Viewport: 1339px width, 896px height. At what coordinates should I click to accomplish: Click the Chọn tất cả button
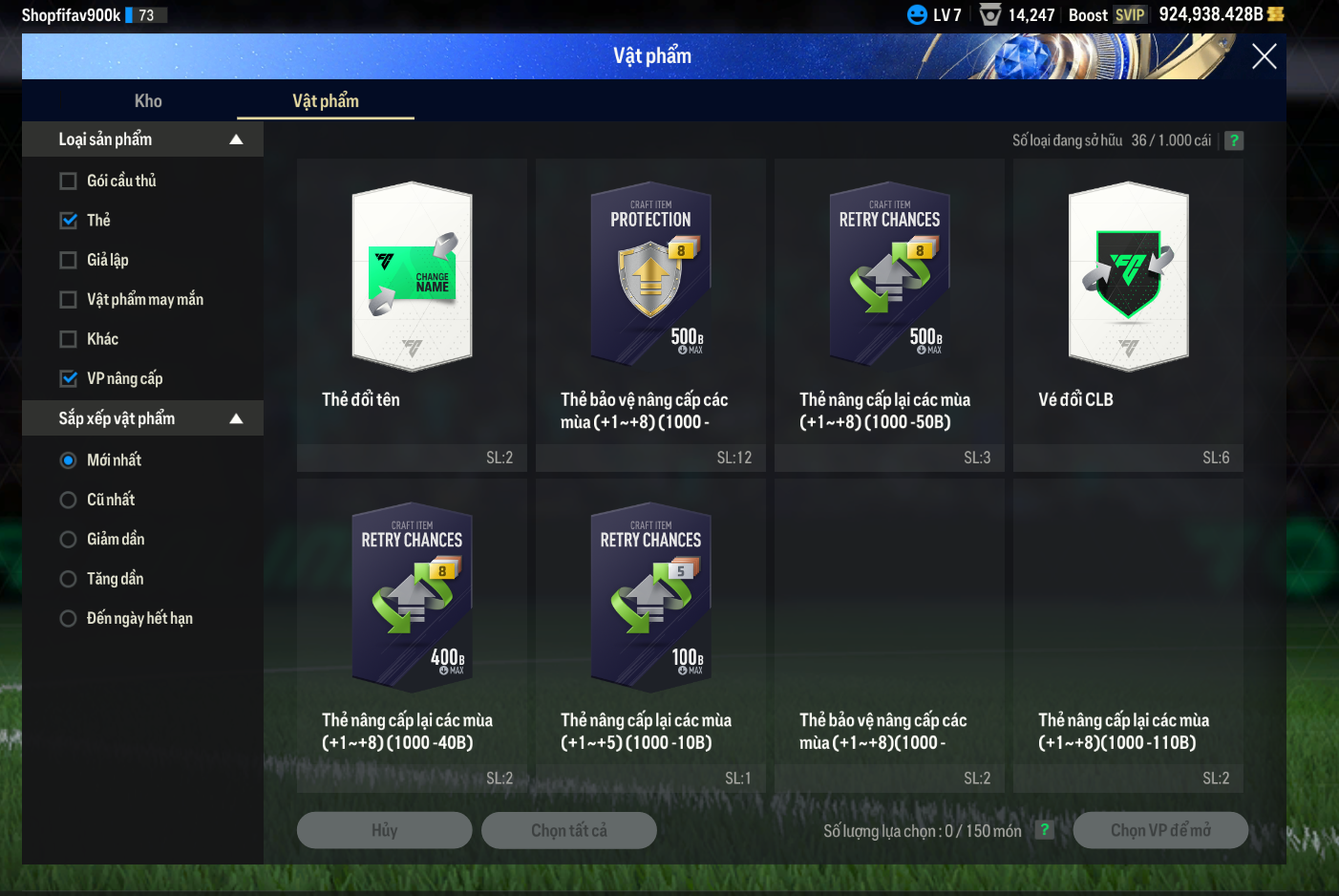pyautogui.click(x=568, y=830)
